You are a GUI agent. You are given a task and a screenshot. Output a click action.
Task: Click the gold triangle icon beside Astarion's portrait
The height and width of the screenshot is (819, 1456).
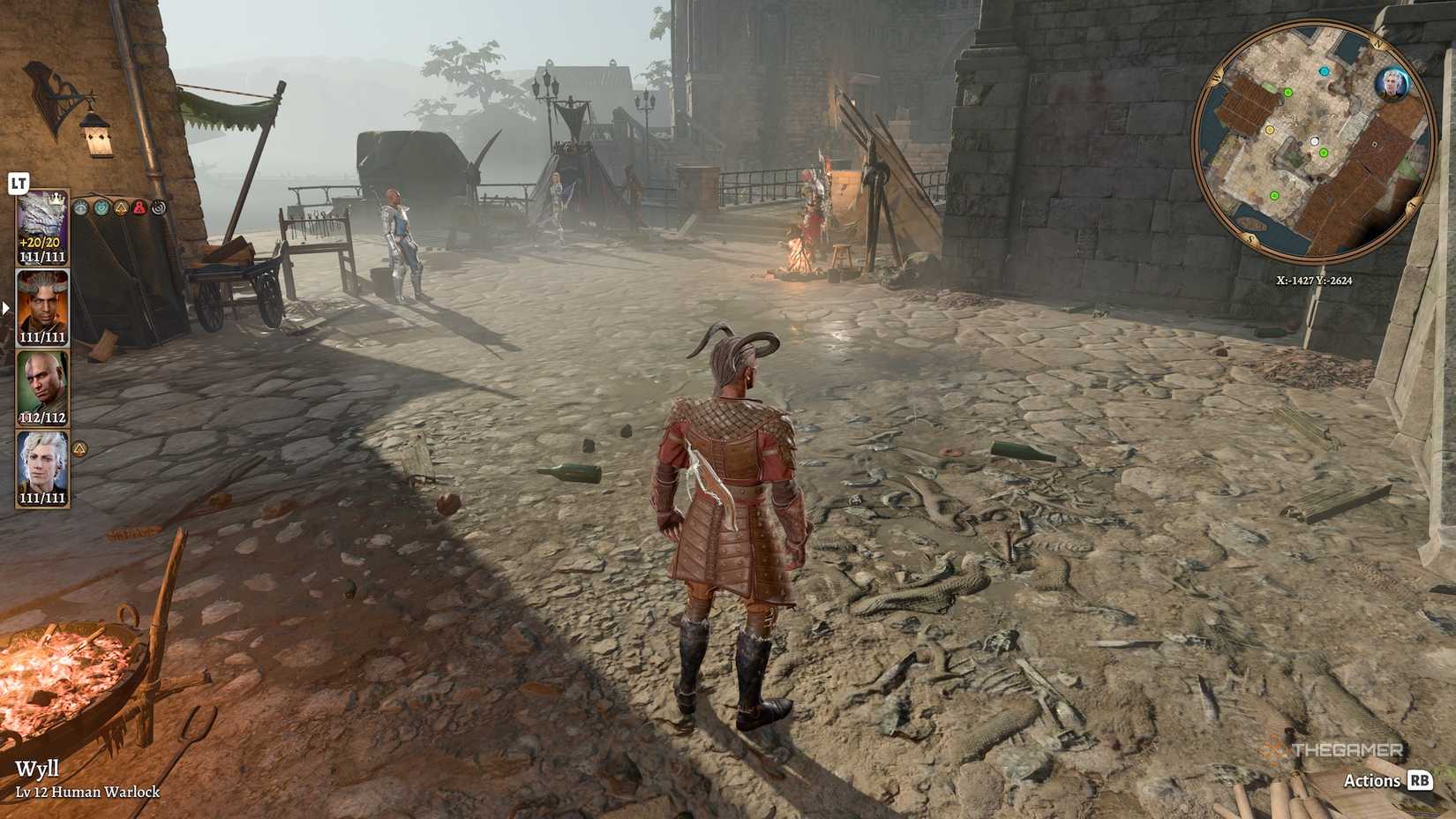click(x=80, y=448)
